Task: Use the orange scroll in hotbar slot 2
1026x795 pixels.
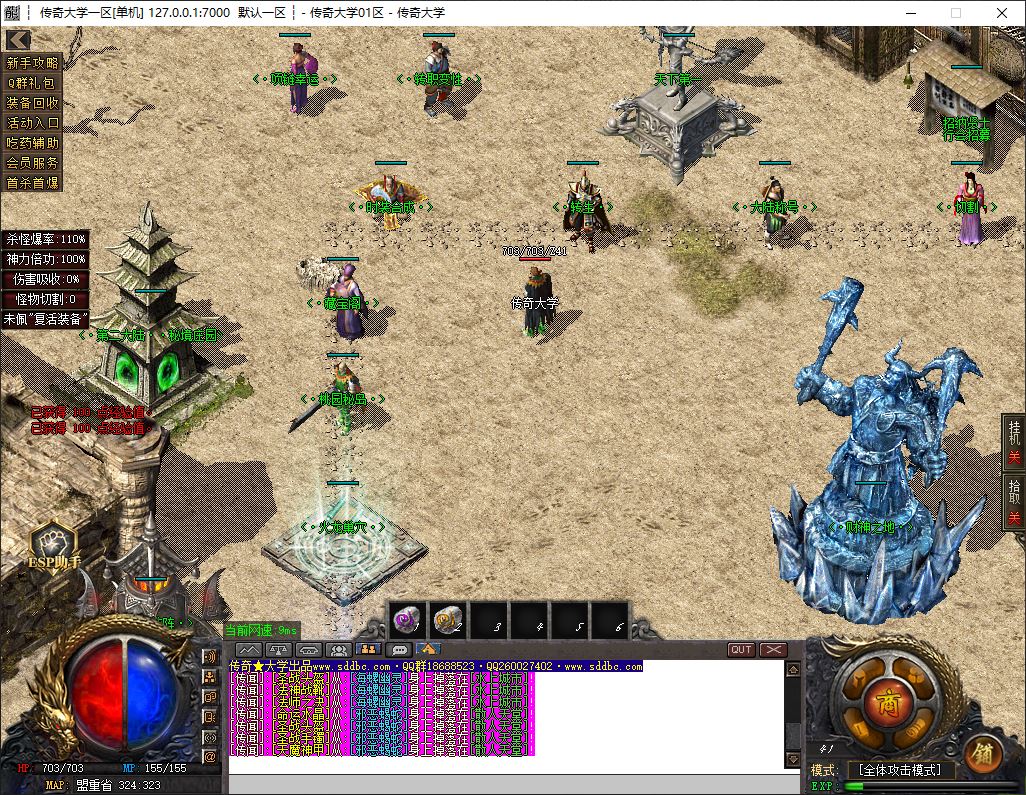Action: [448, 622]
